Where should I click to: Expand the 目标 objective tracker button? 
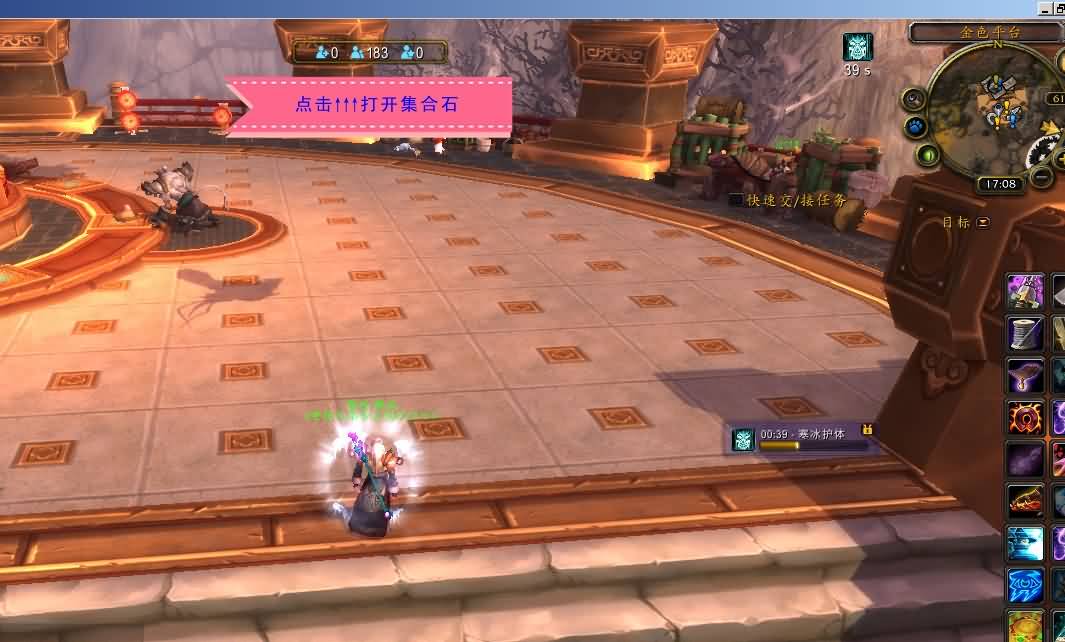[983, 222]
